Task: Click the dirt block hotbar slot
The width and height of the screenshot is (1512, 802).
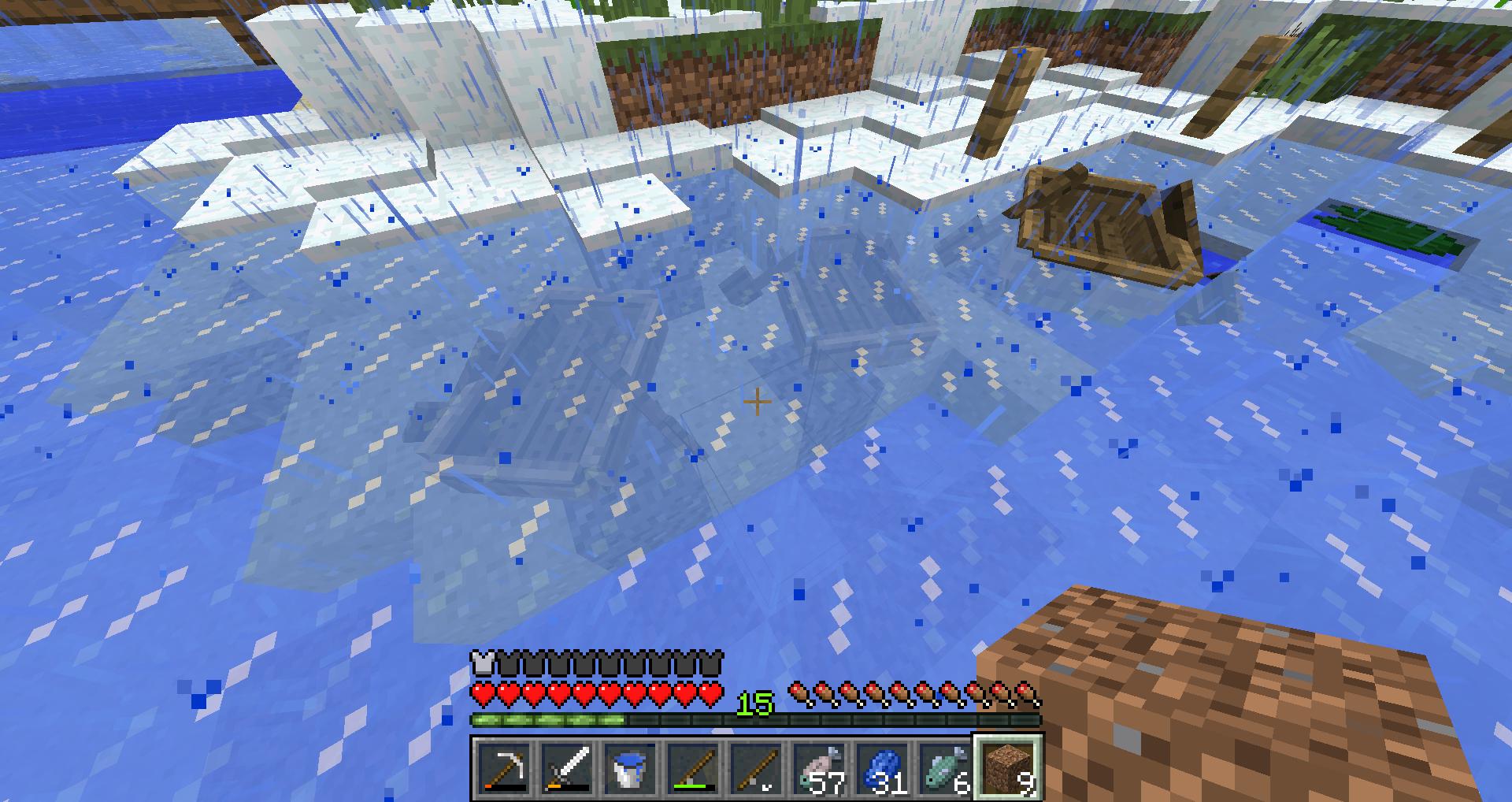Action: [x=1010, y=767]
